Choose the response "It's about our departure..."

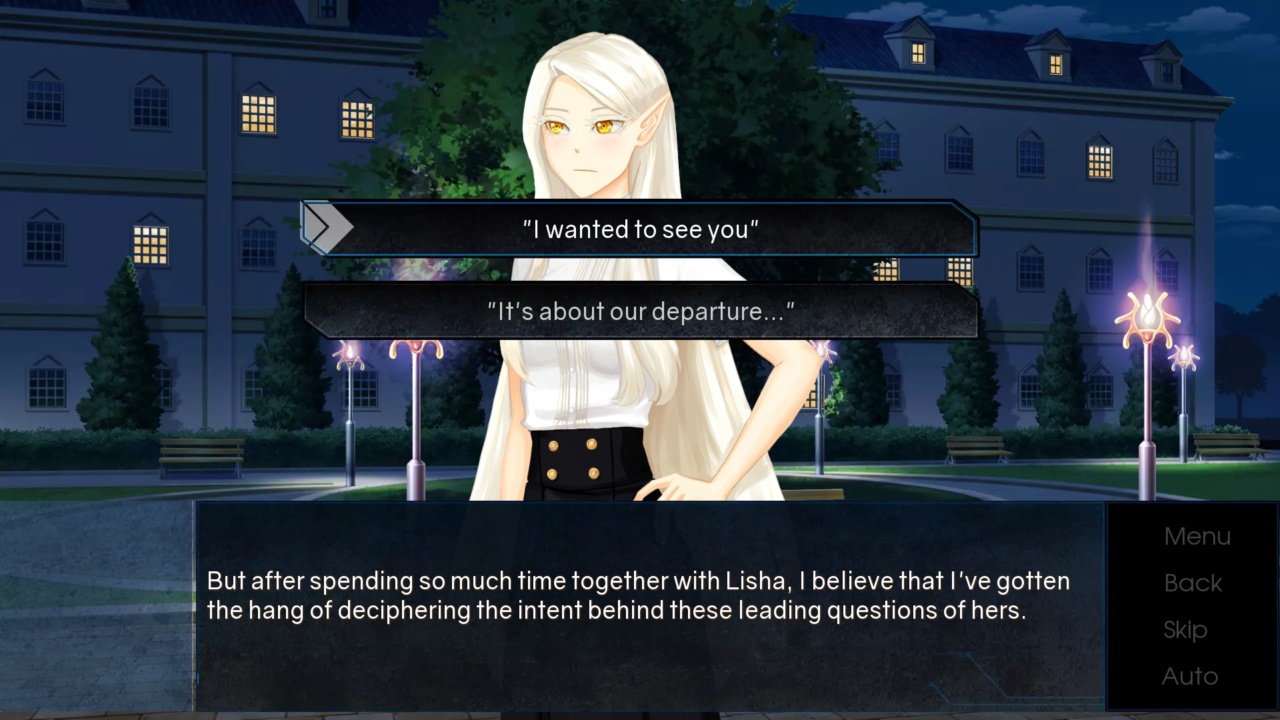[640, 311]
